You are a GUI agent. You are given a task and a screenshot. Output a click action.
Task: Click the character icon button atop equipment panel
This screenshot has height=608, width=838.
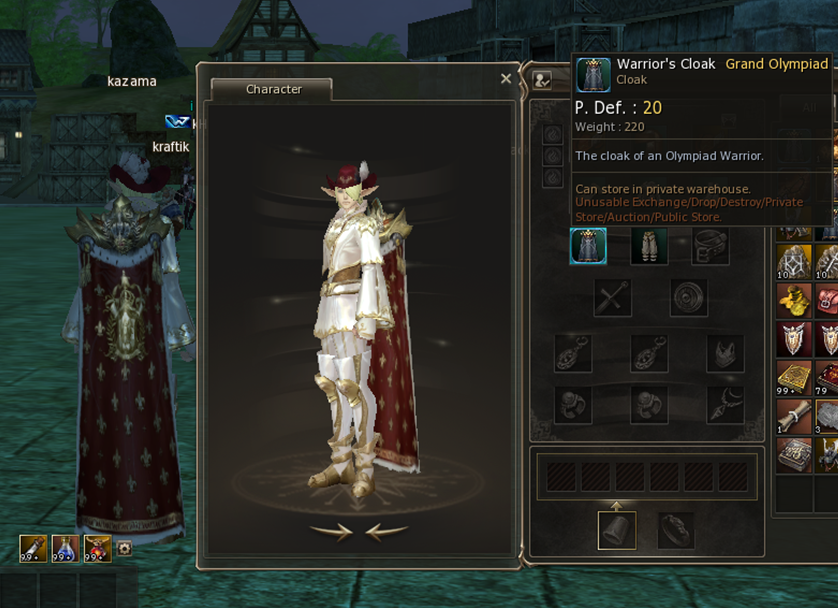tap(543, 80)
